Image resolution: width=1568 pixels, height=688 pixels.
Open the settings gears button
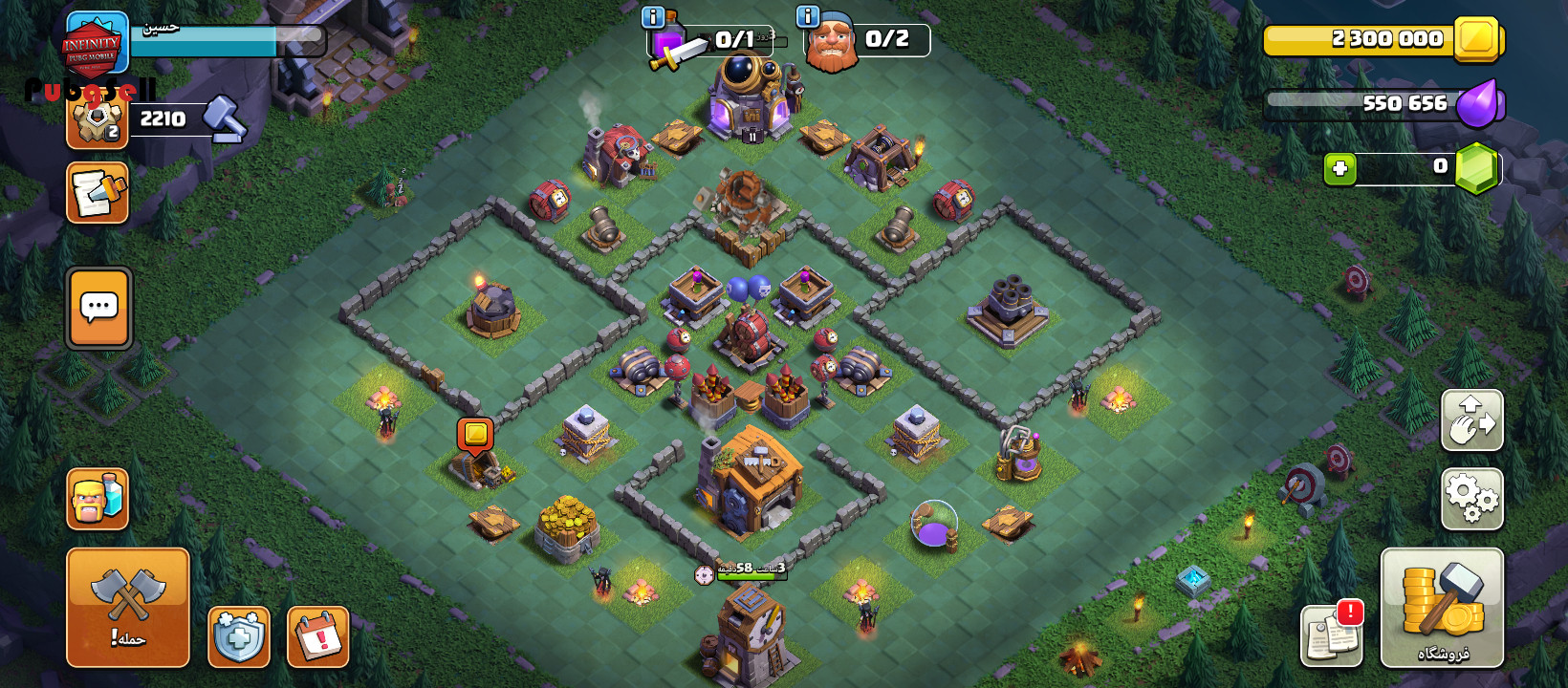(x=1471, y=499)
